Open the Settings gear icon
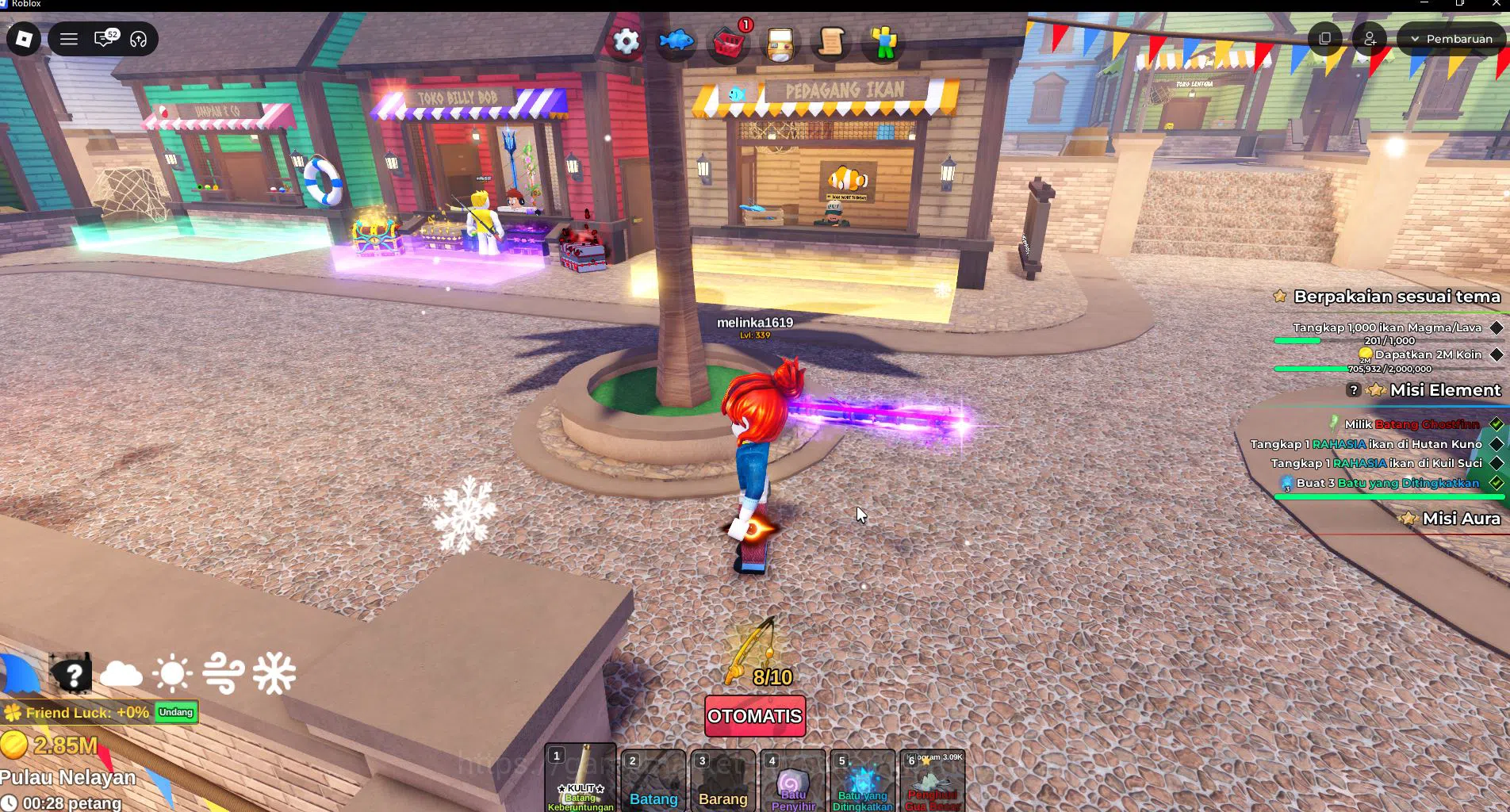This screenshot has width=1510, height=812. (626, 39)
